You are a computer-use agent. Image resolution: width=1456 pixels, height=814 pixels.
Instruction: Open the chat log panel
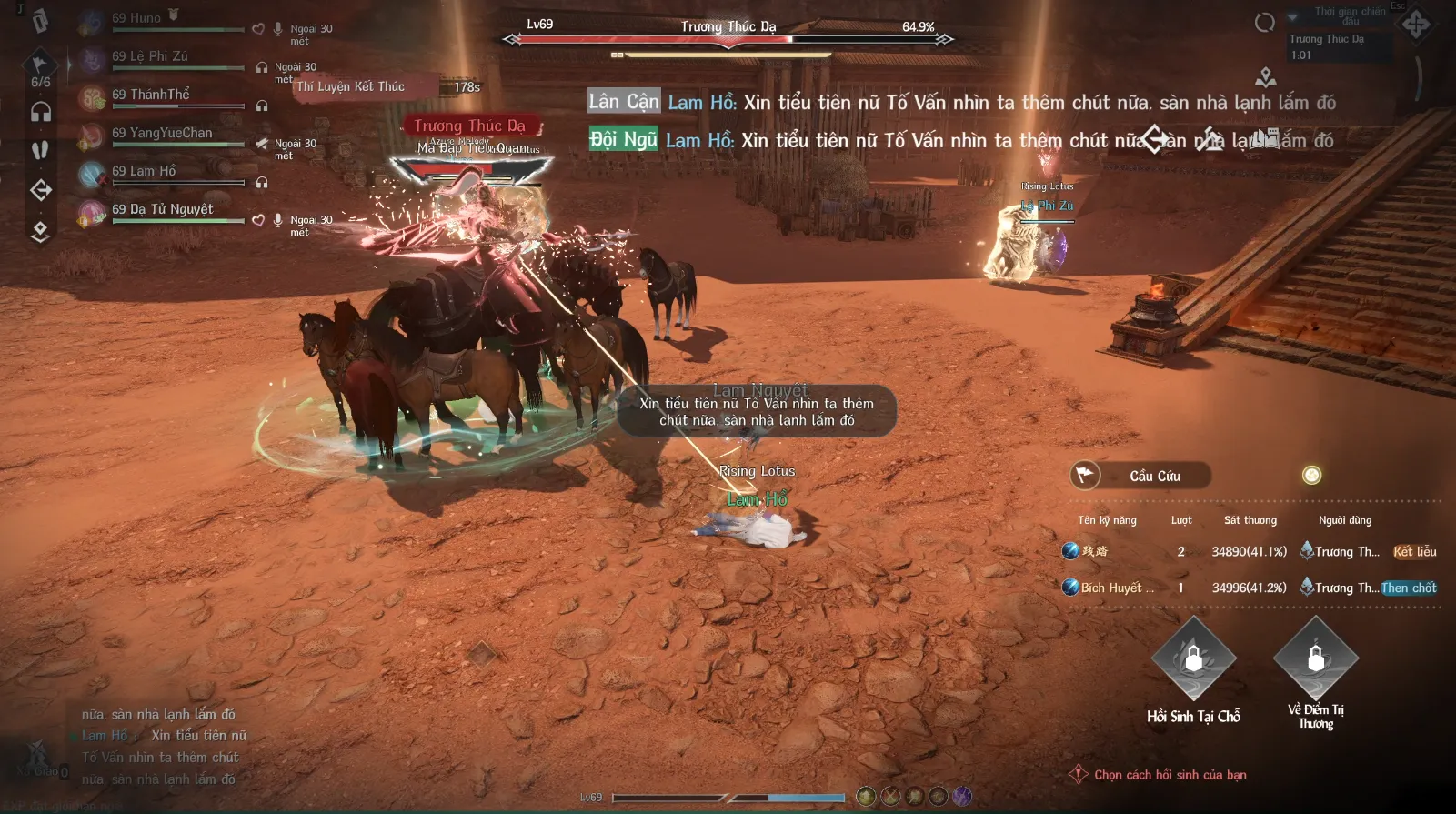[x=159, y=746]
